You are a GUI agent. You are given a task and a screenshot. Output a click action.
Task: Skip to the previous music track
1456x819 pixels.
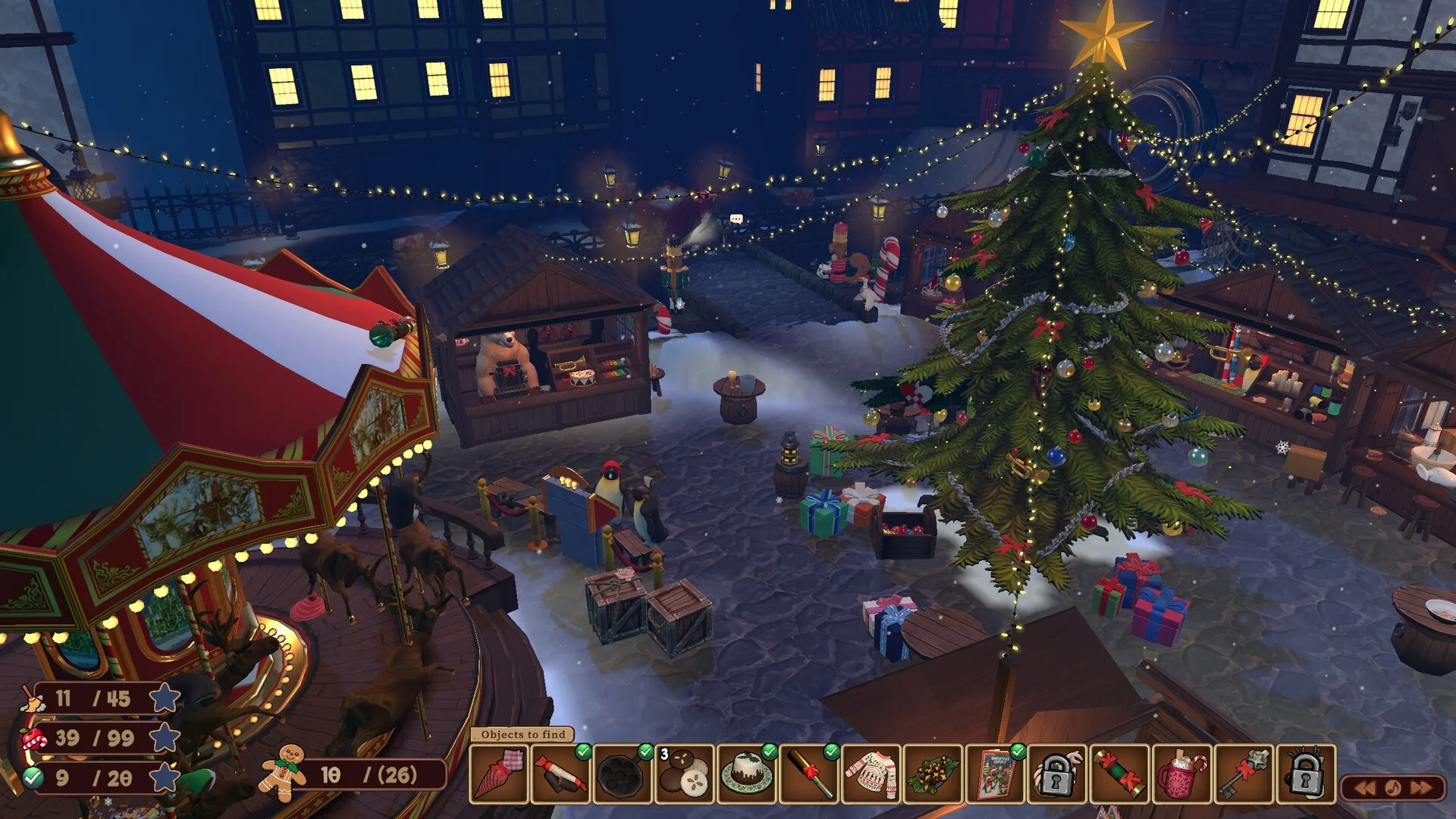coord(1365,788)
